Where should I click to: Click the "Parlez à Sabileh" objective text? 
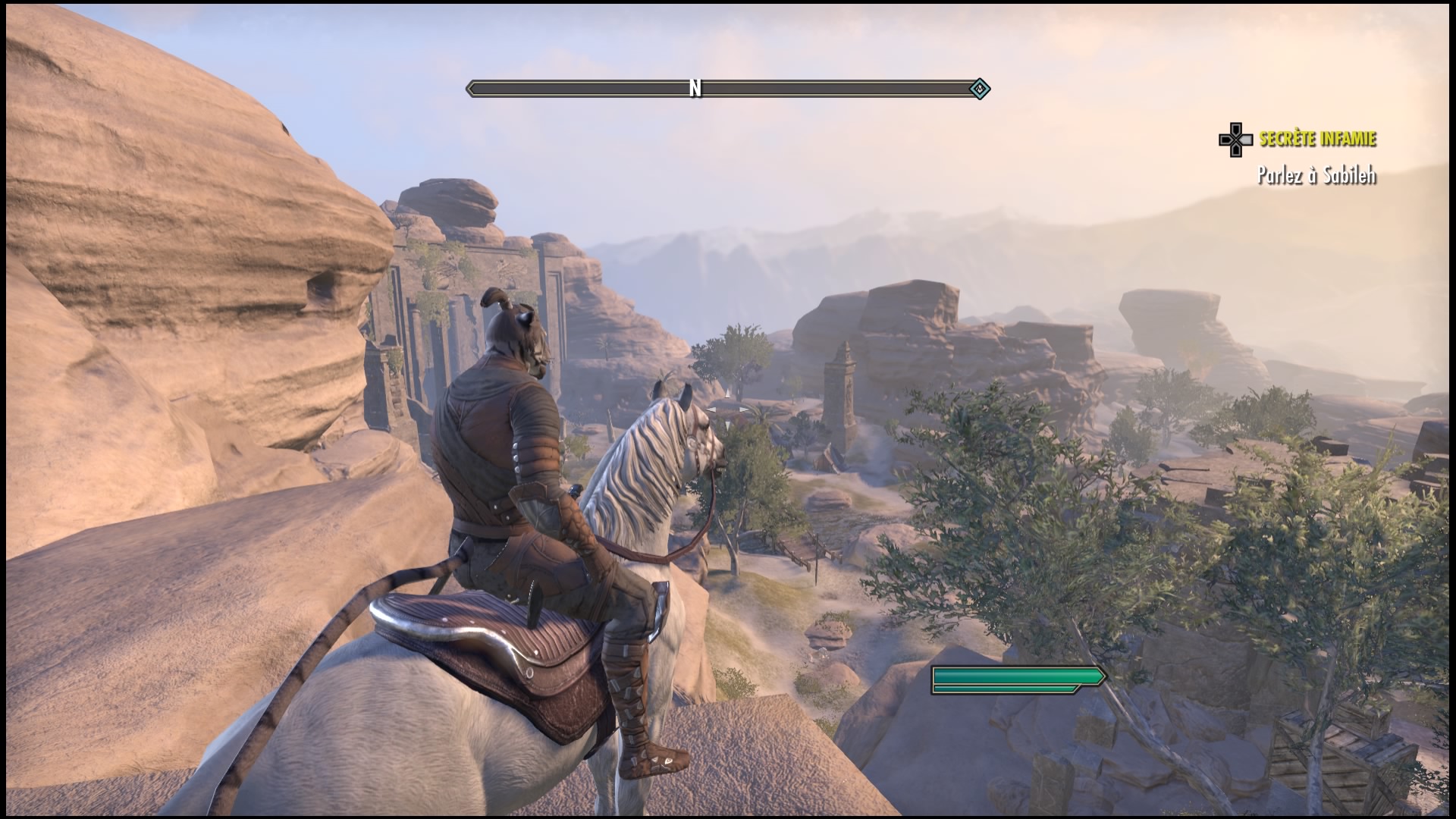pos(1316,176)
